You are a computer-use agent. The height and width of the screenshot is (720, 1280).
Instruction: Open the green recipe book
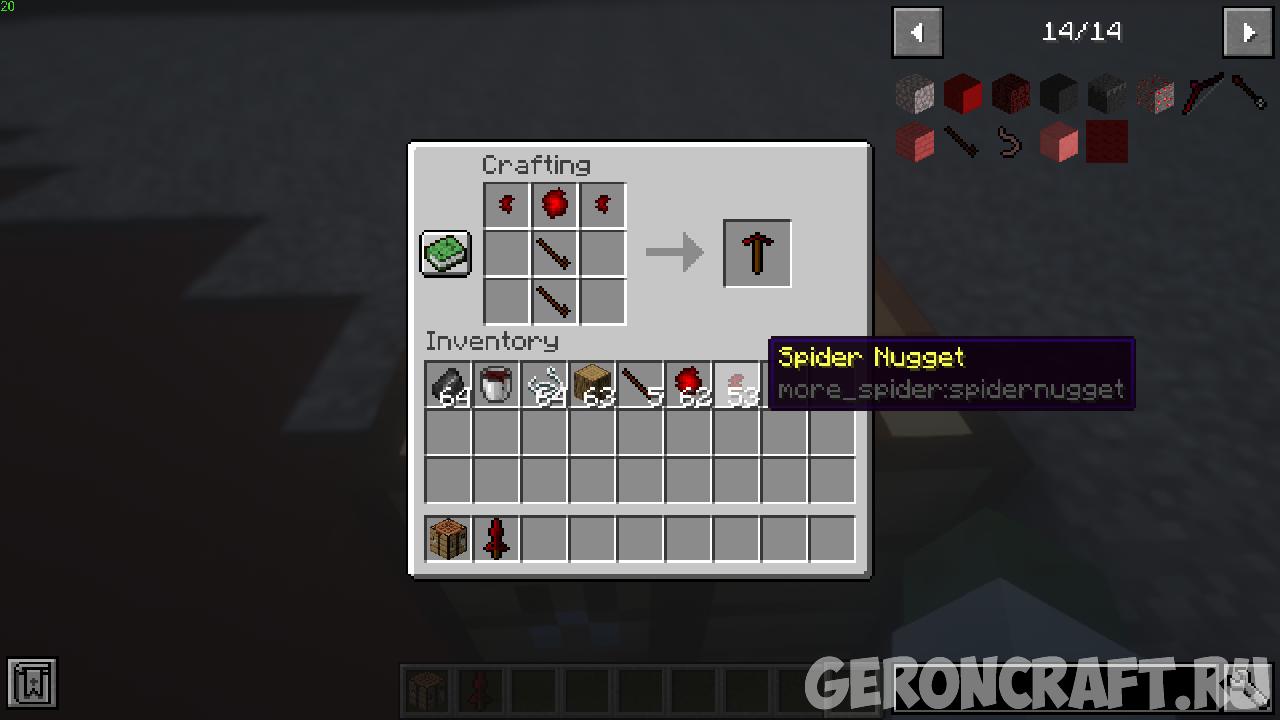(445, 253)
